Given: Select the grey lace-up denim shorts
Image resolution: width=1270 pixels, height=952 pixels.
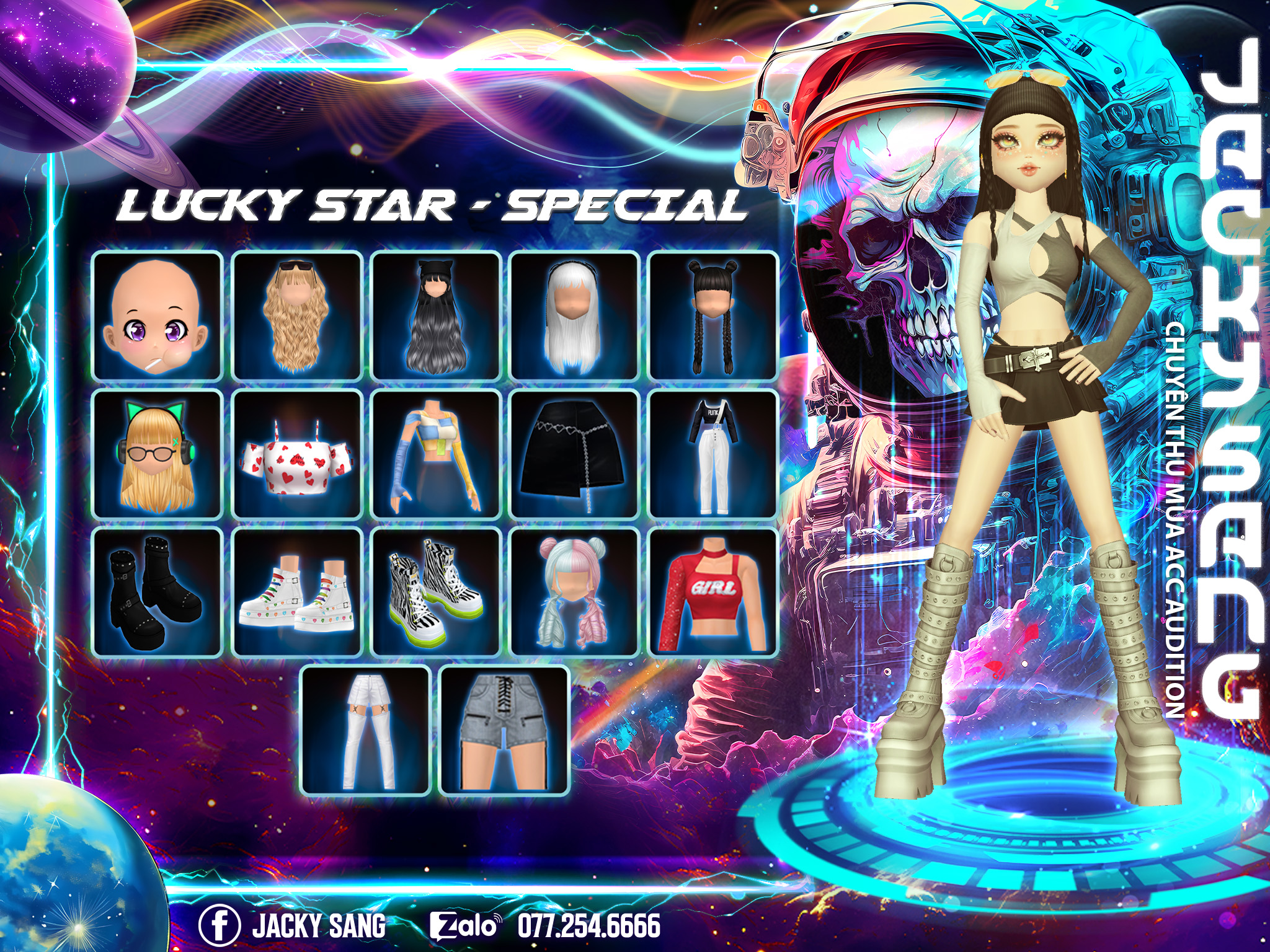Looking at the screenshot, I should point(505,731).
